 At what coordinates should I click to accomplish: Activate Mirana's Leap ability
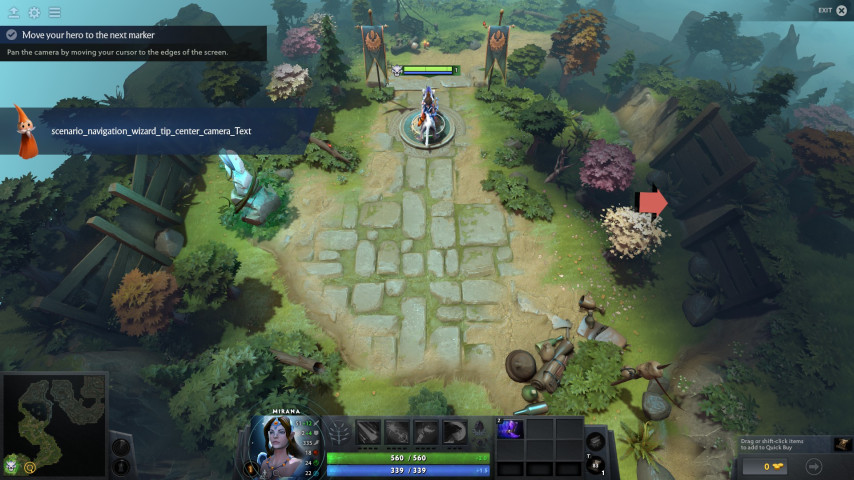coord(426,431)
